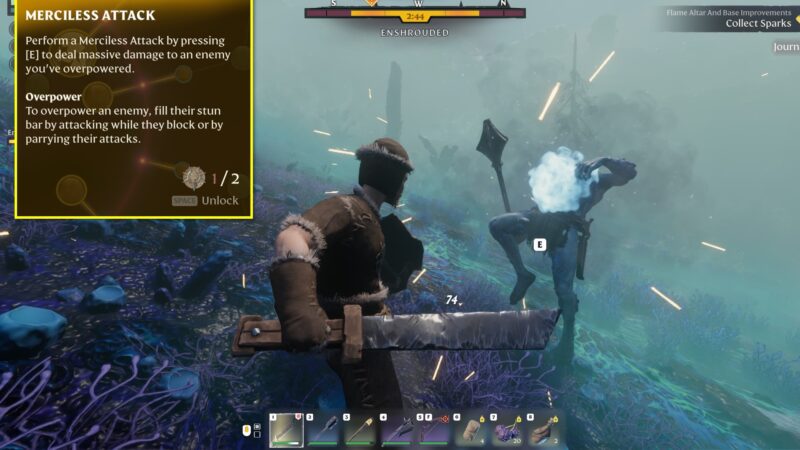The image size is (800, 450).
Task: Select the hotbar item in slot 2
Action: [323, 430]
